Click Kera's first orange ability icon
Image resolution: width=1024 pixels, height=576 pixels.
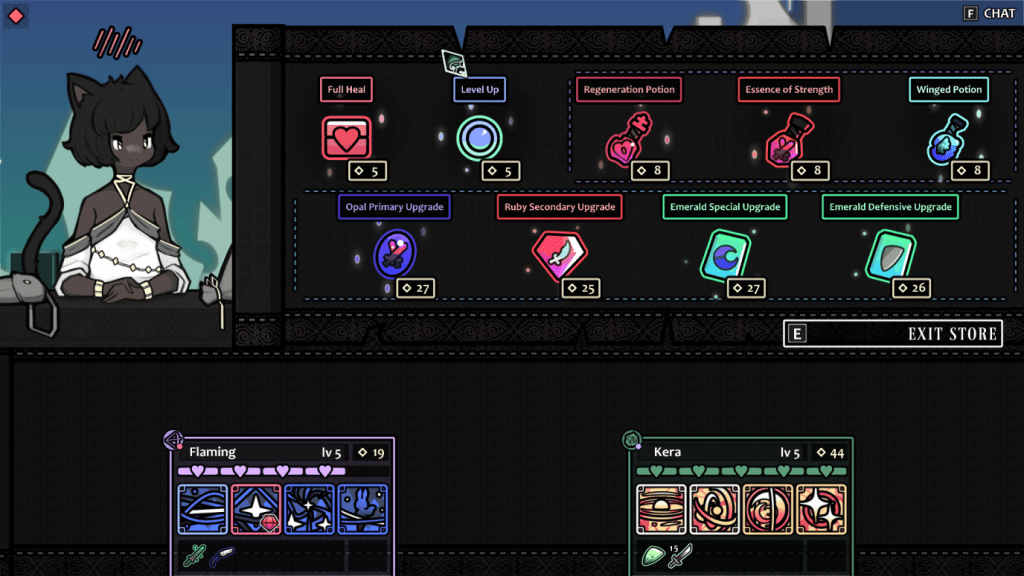click(660, 509)
